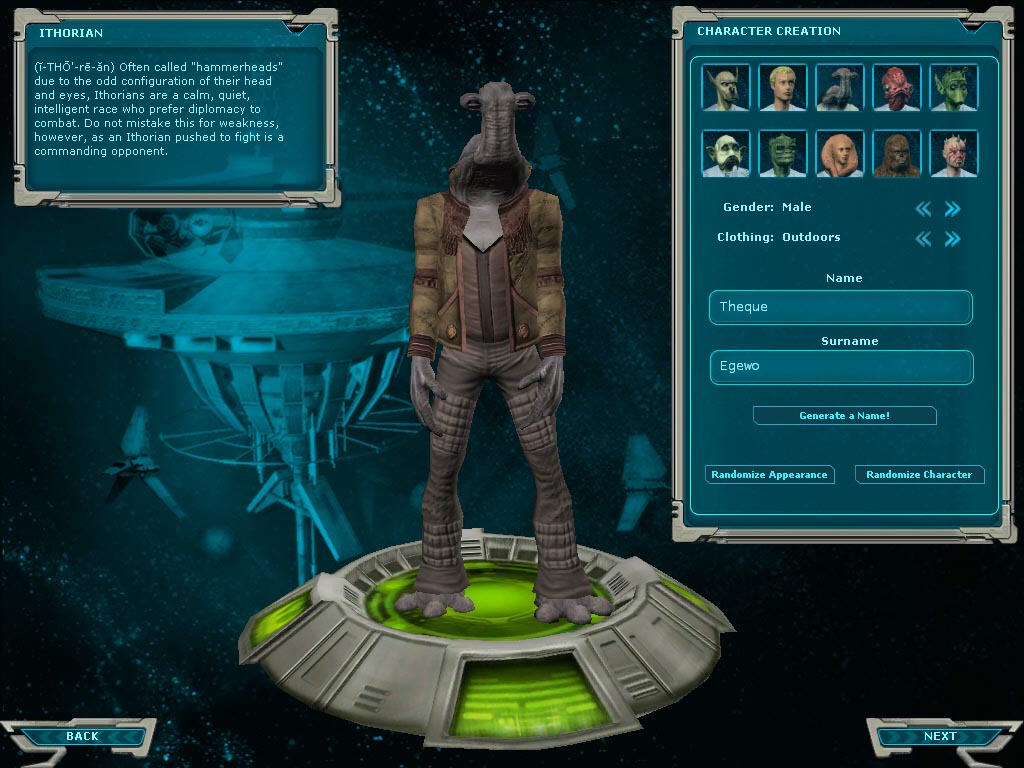Screen dimensions: 1024x768
Task: Generate a random name
Action: [844, 415]
